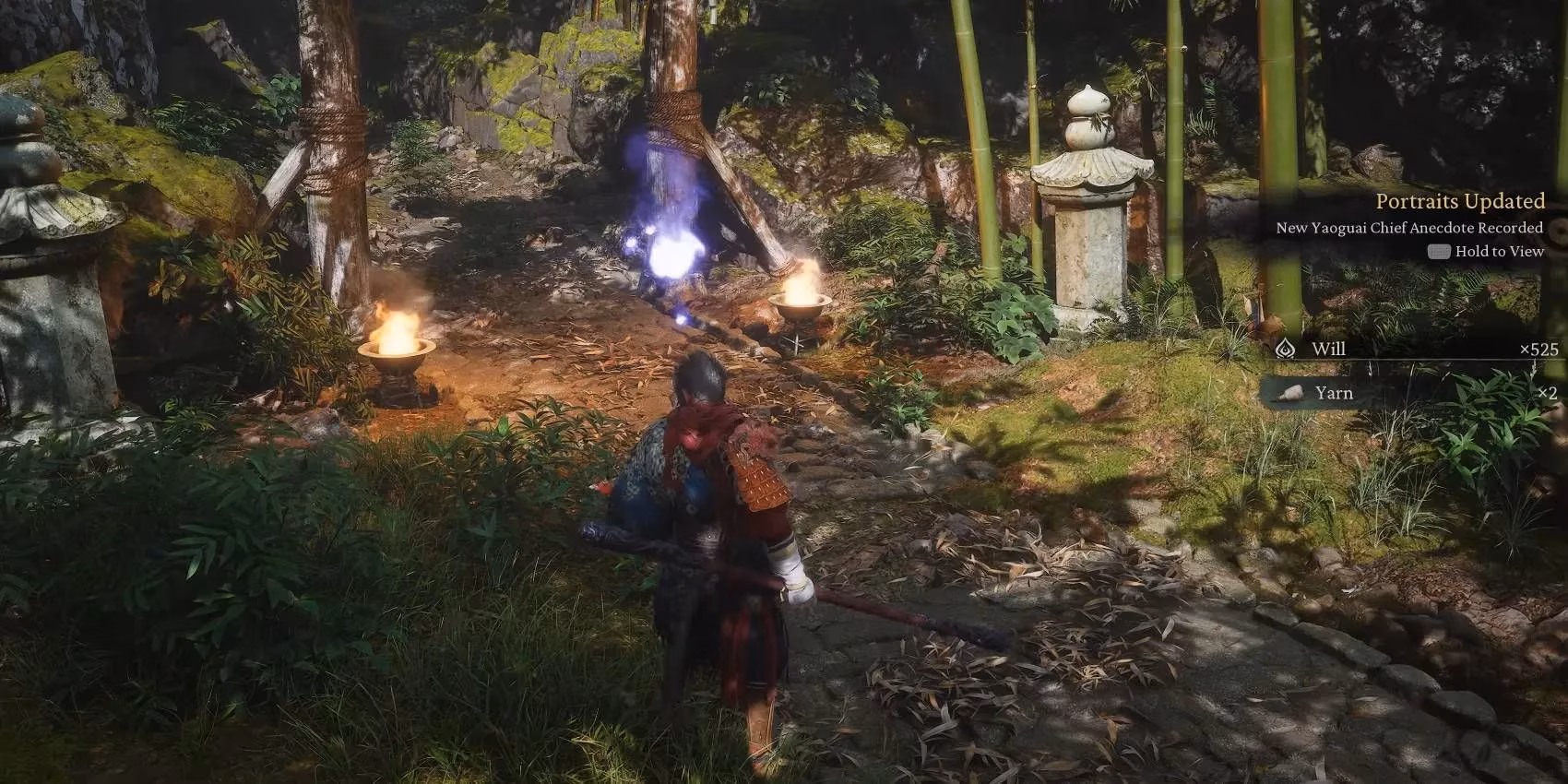Click the x525 Will counter
The height and width of the screenshot is (784, 1568).
1537,349
